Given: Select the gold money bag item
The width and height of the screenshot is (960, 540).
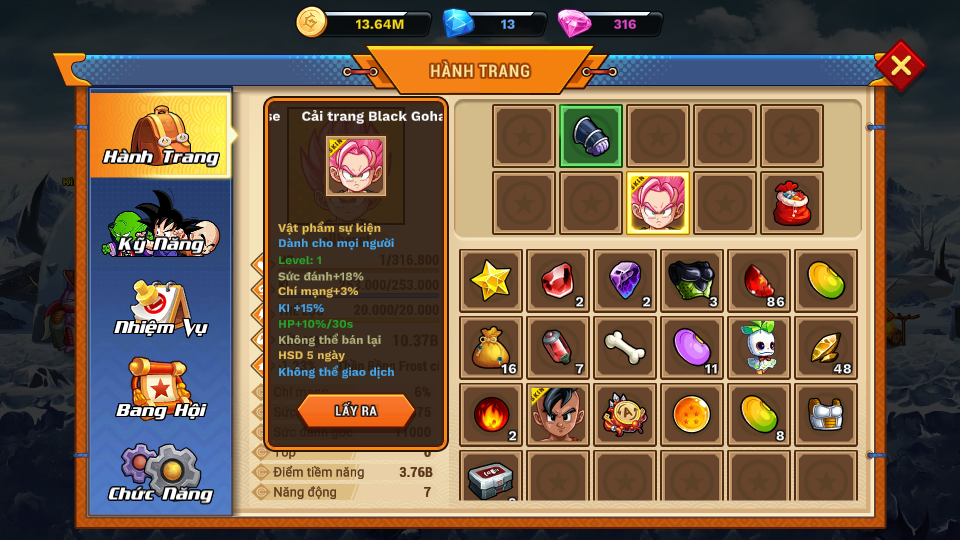Looking at the screenshot, I should click(492, 348).
